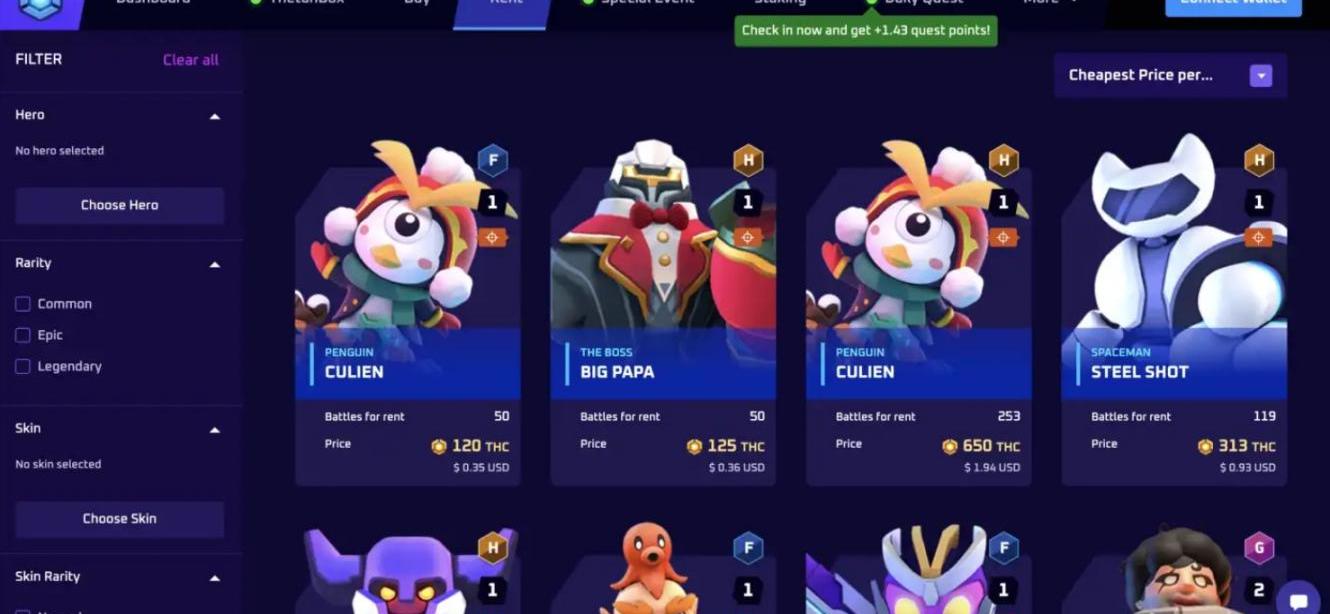Viewport: 1330px width, 614px height.
Task: Open the Choose Hero selector
Action: [119, 205]
